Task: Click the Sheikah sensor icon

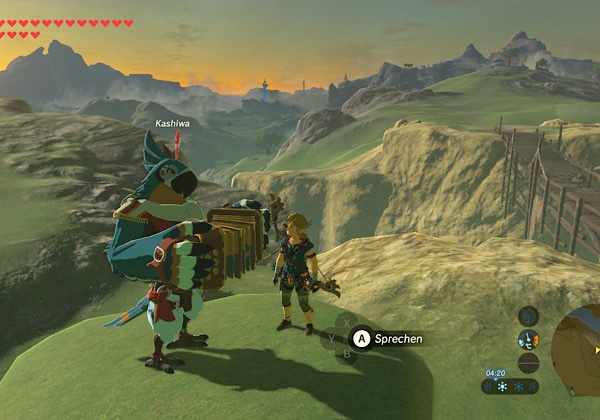Action: coord(529,316)
